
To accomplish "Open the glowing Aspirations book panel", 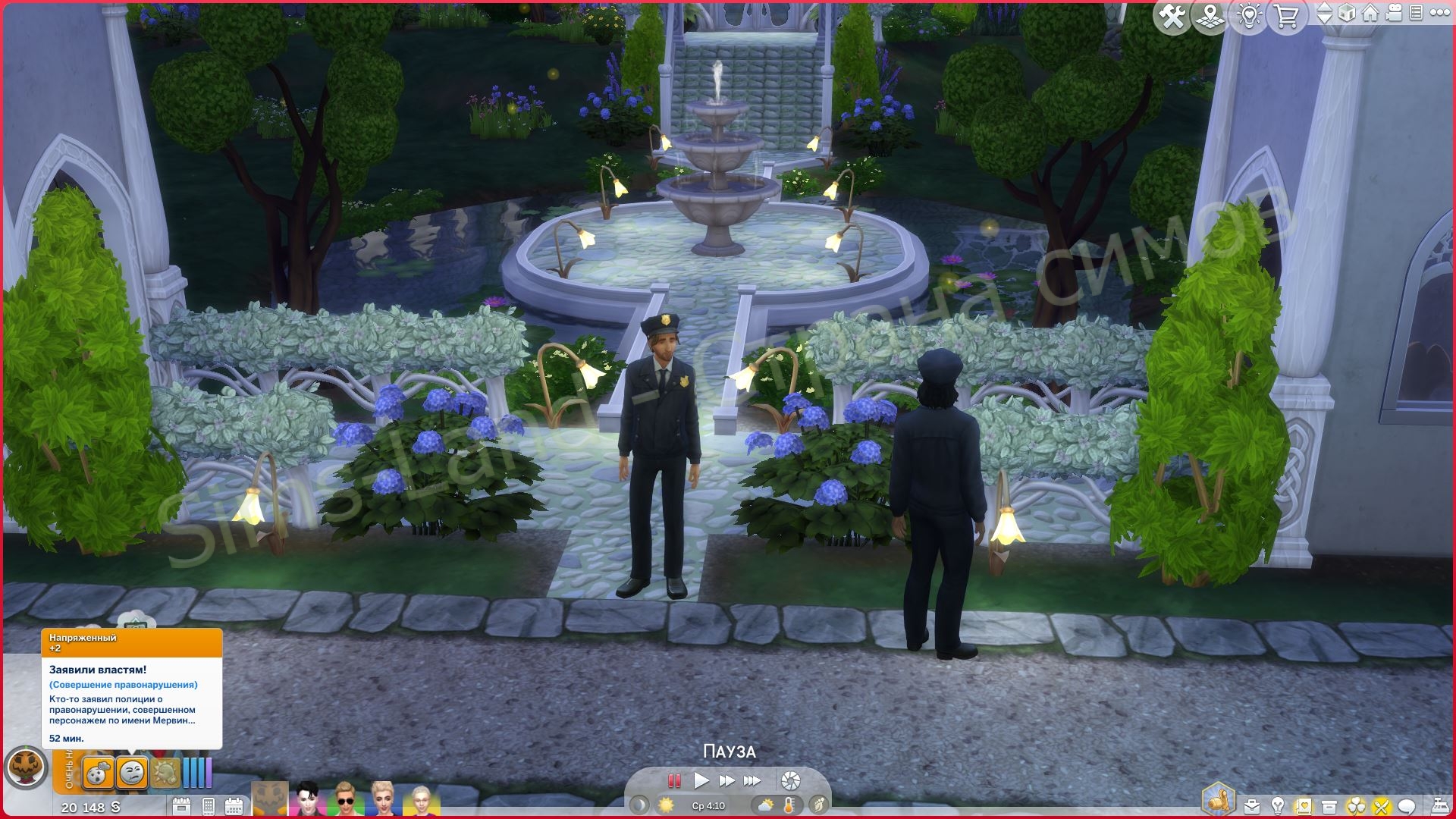I will click(x=1304, y=804).
